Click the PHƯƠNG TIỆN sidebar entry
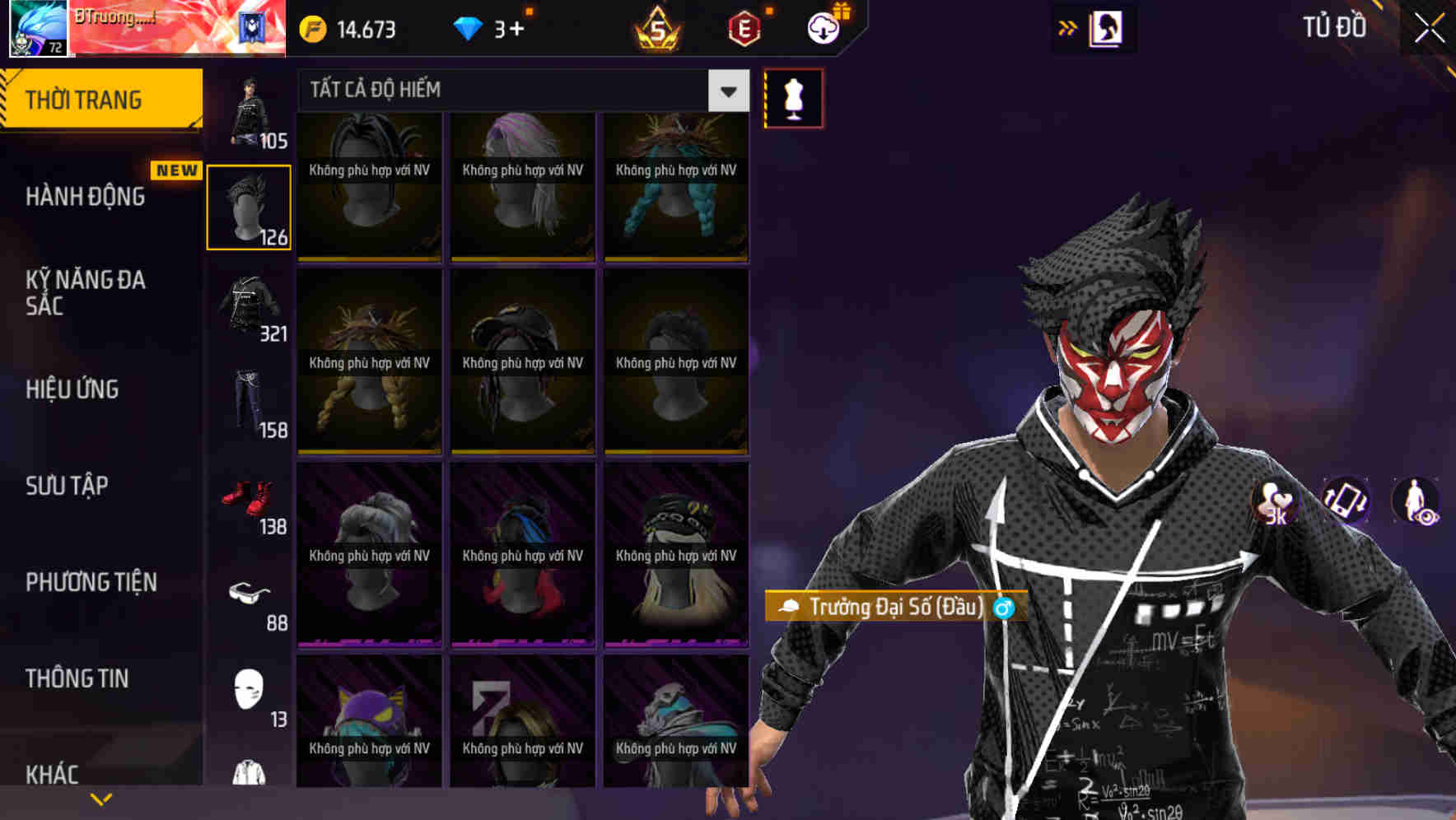Viewport: 1456px width, 820px height. point(91,582)
